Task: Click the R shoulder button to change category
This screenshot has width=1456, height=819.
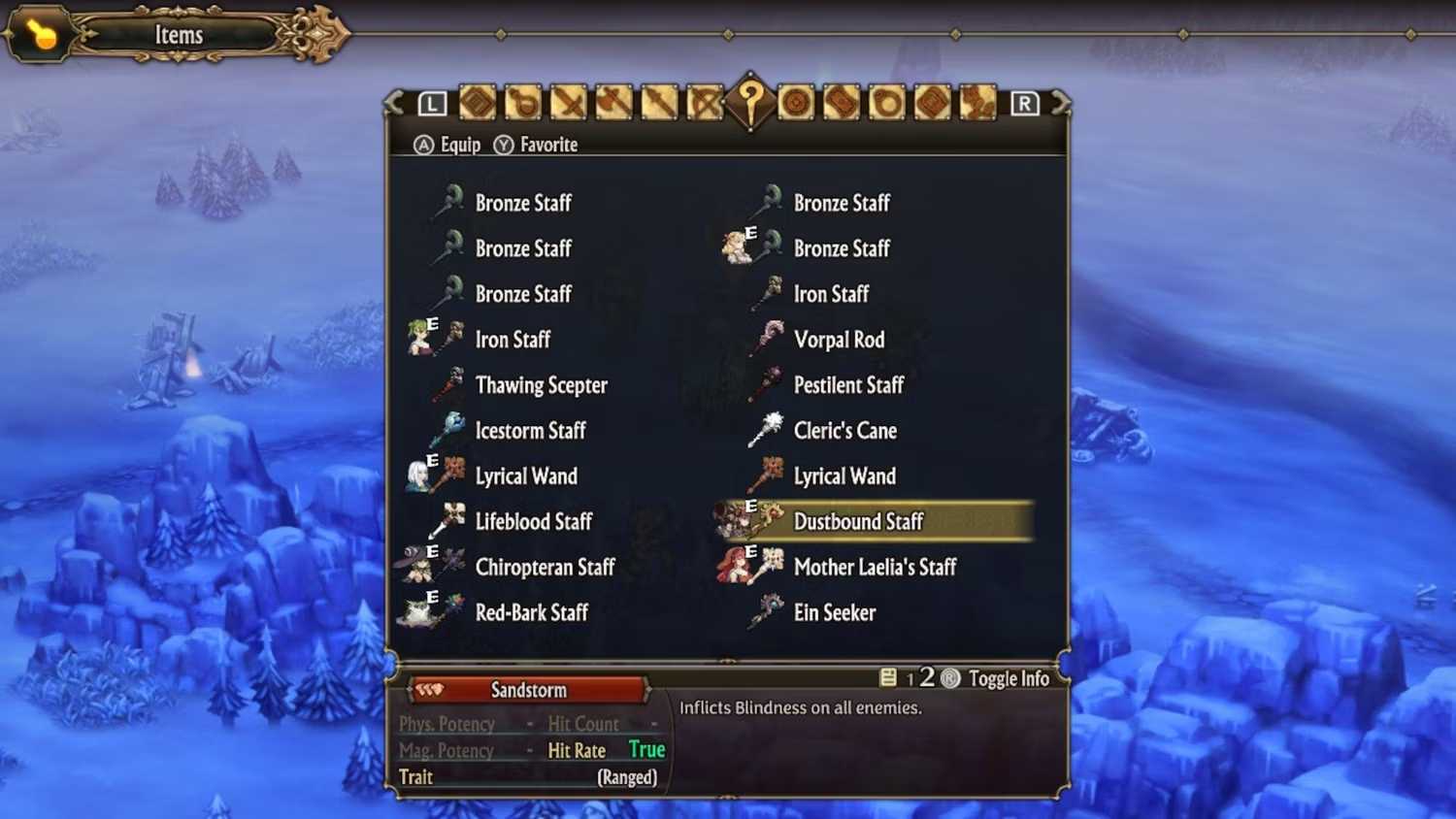Action: click(x=1024, y=102)
